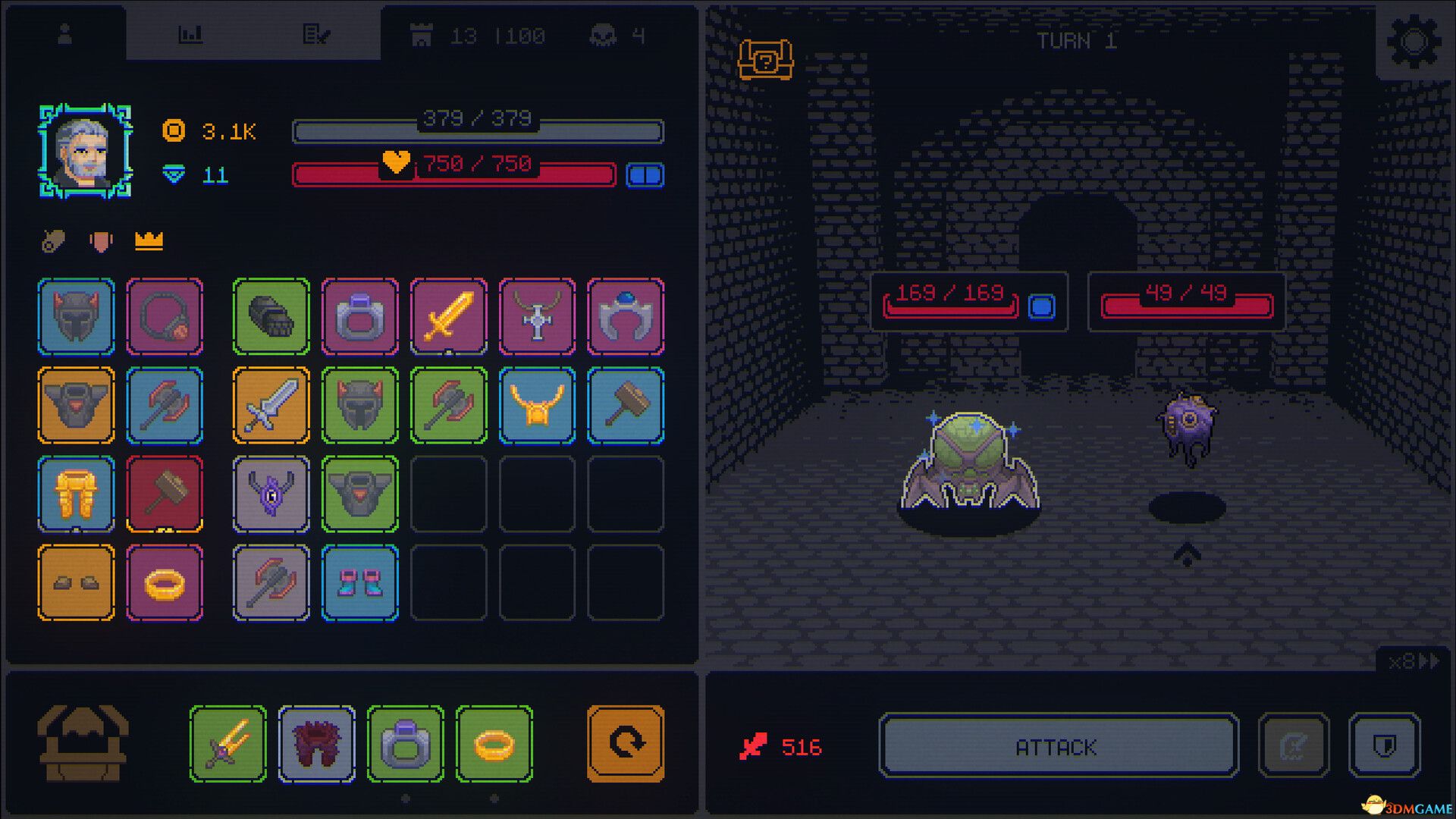Switch to the statistics bar-chart tab

[x=192, y=34]
